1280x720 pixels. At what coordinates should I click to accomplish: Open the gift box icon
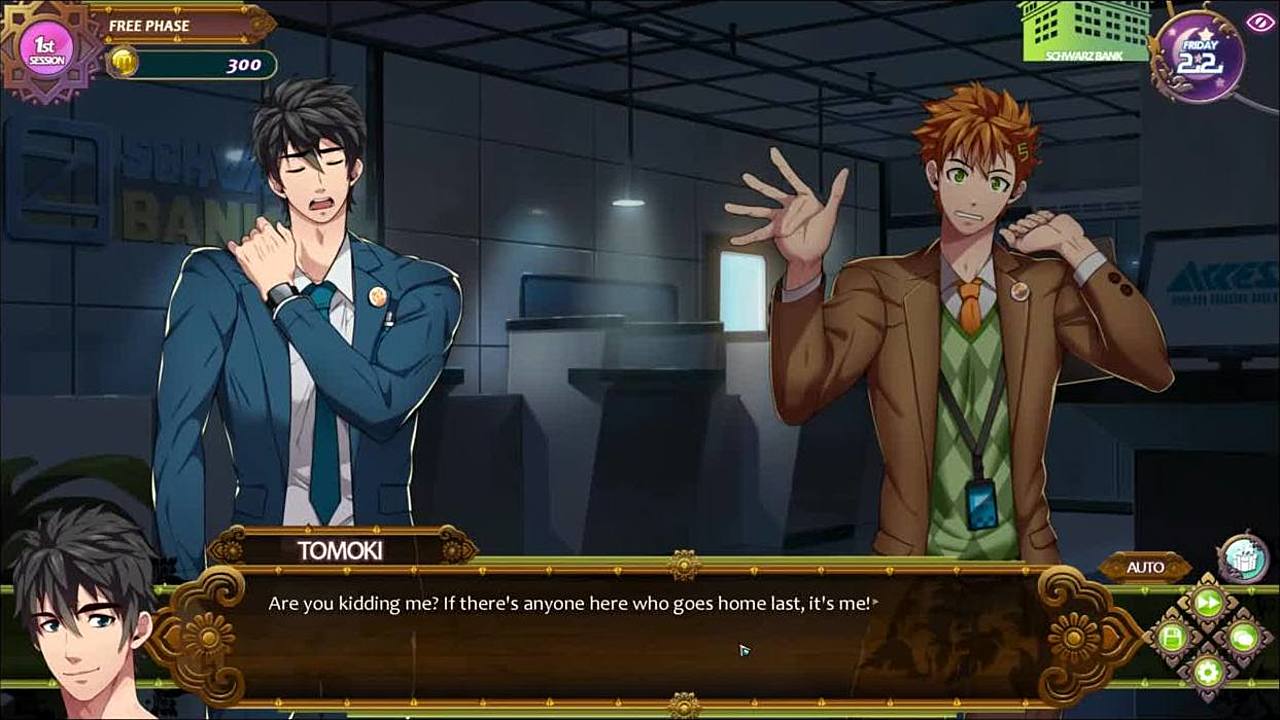pos(1243,557)
